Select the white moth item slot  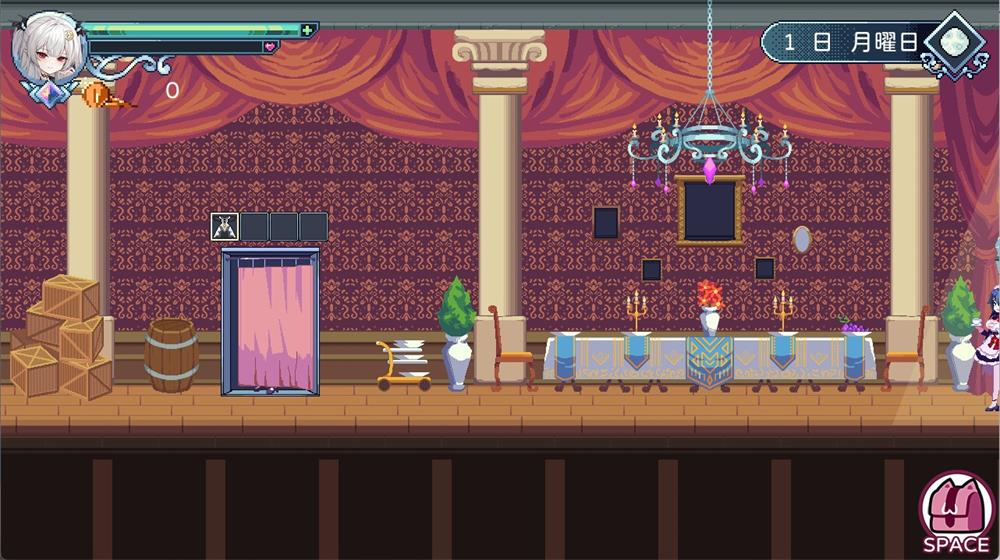click(224, 227)
